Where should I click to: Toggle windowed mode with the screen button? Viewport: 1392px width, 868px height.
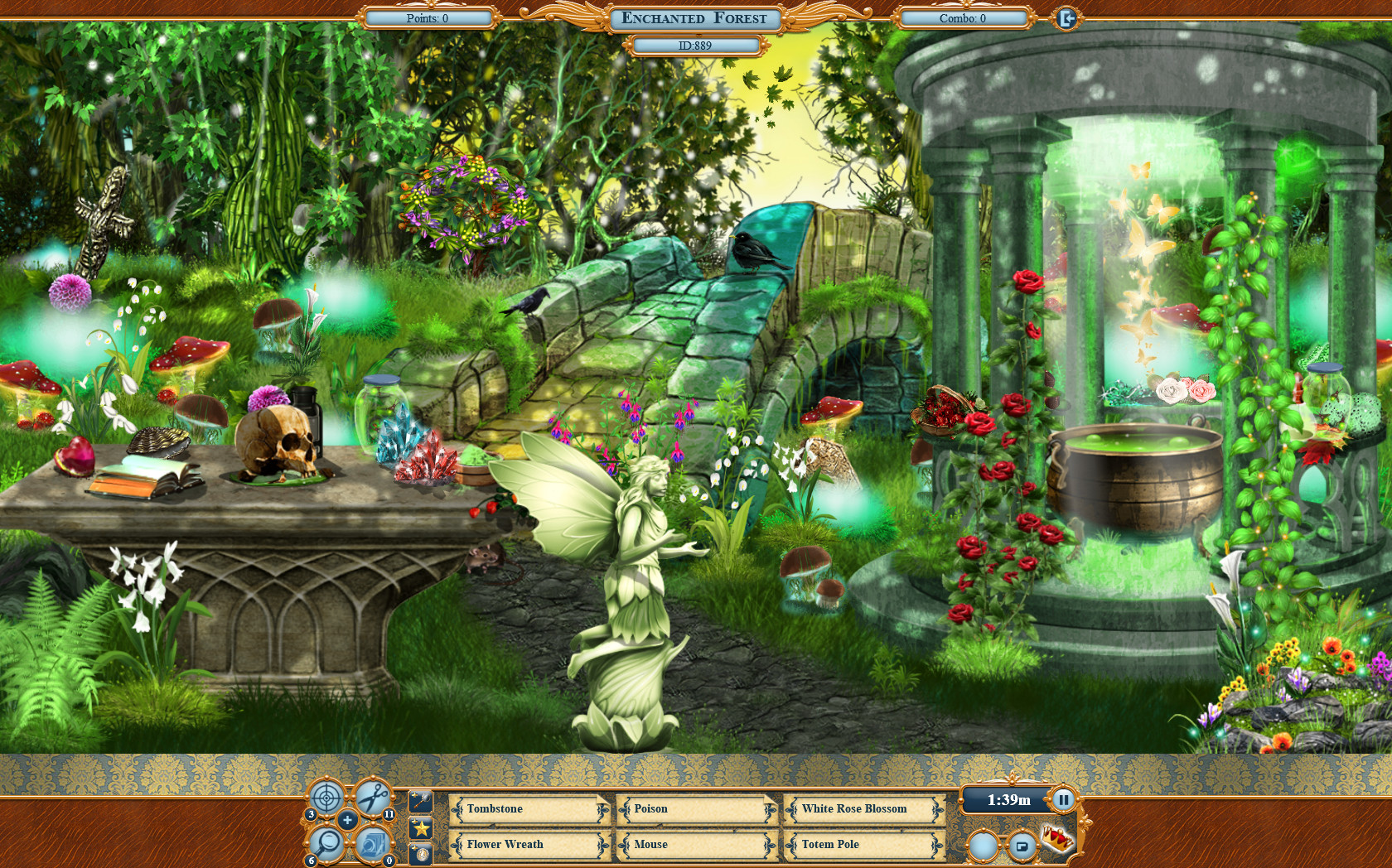point(1022,846)
